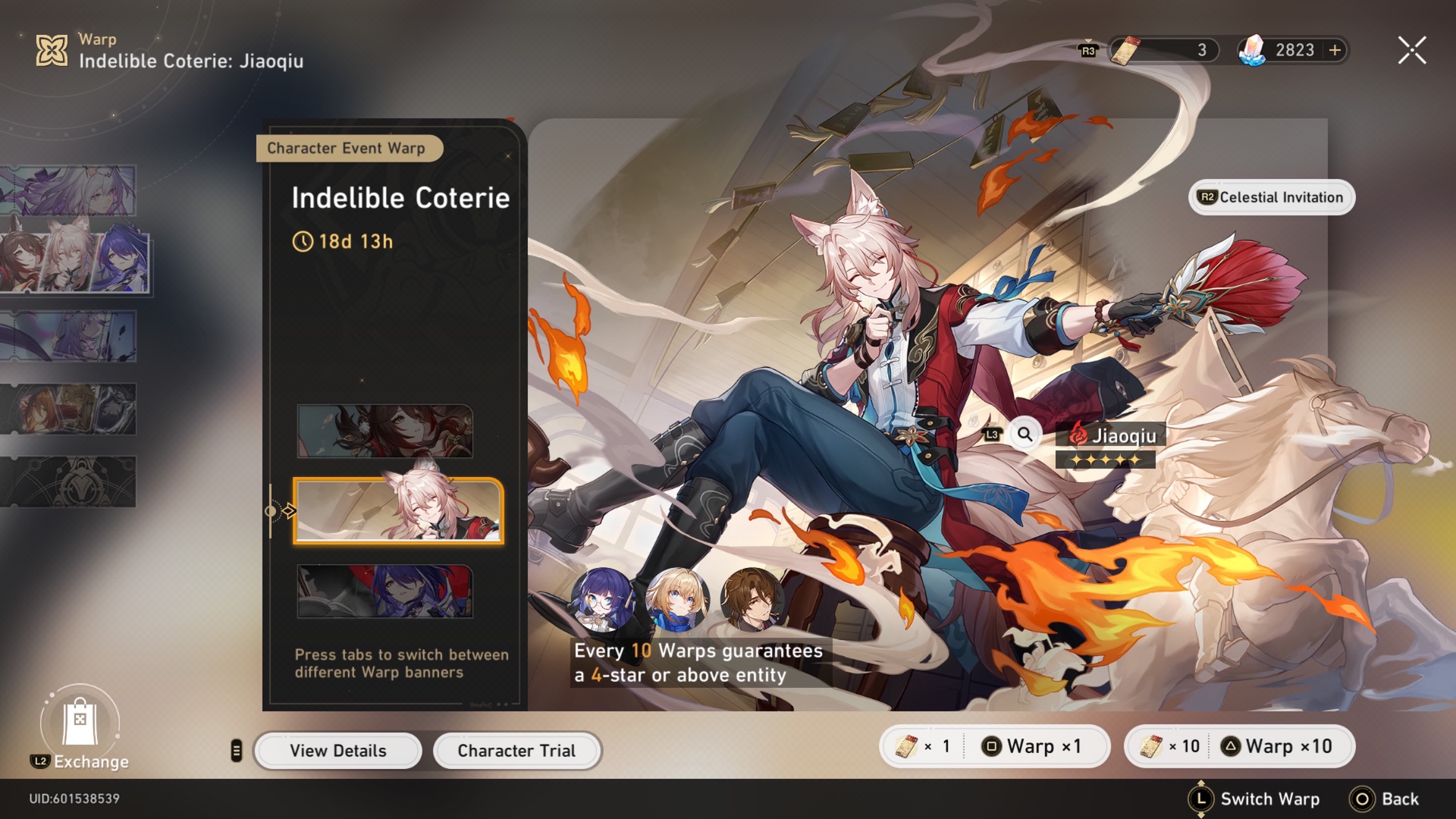Switch to the Character Event Warp tab
Screen dimensions: 1456x819
point(350,148)
